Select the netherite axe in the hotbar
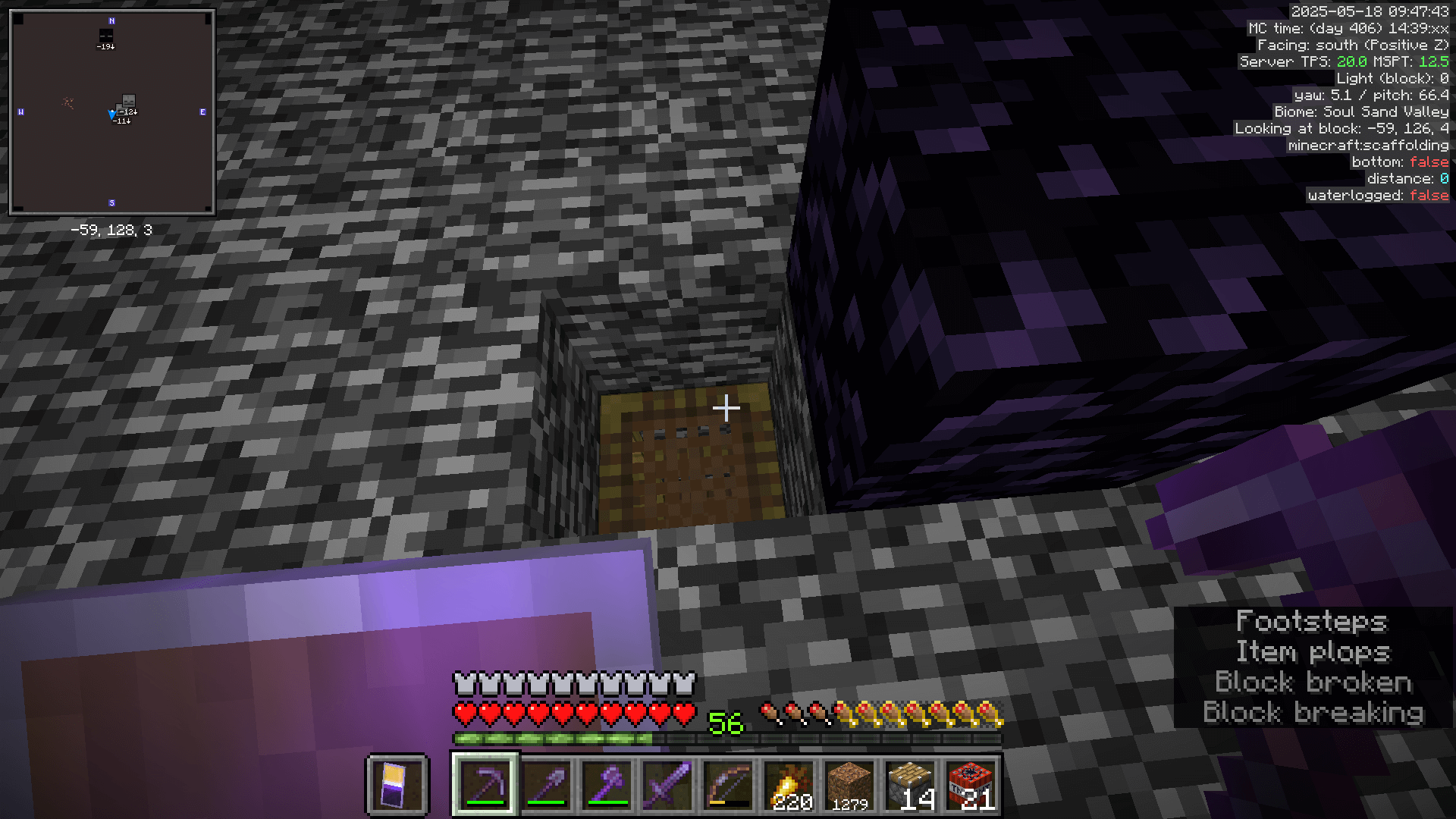Image resolution: width=1456 pixels, height=819 pixels. [608, 785]
